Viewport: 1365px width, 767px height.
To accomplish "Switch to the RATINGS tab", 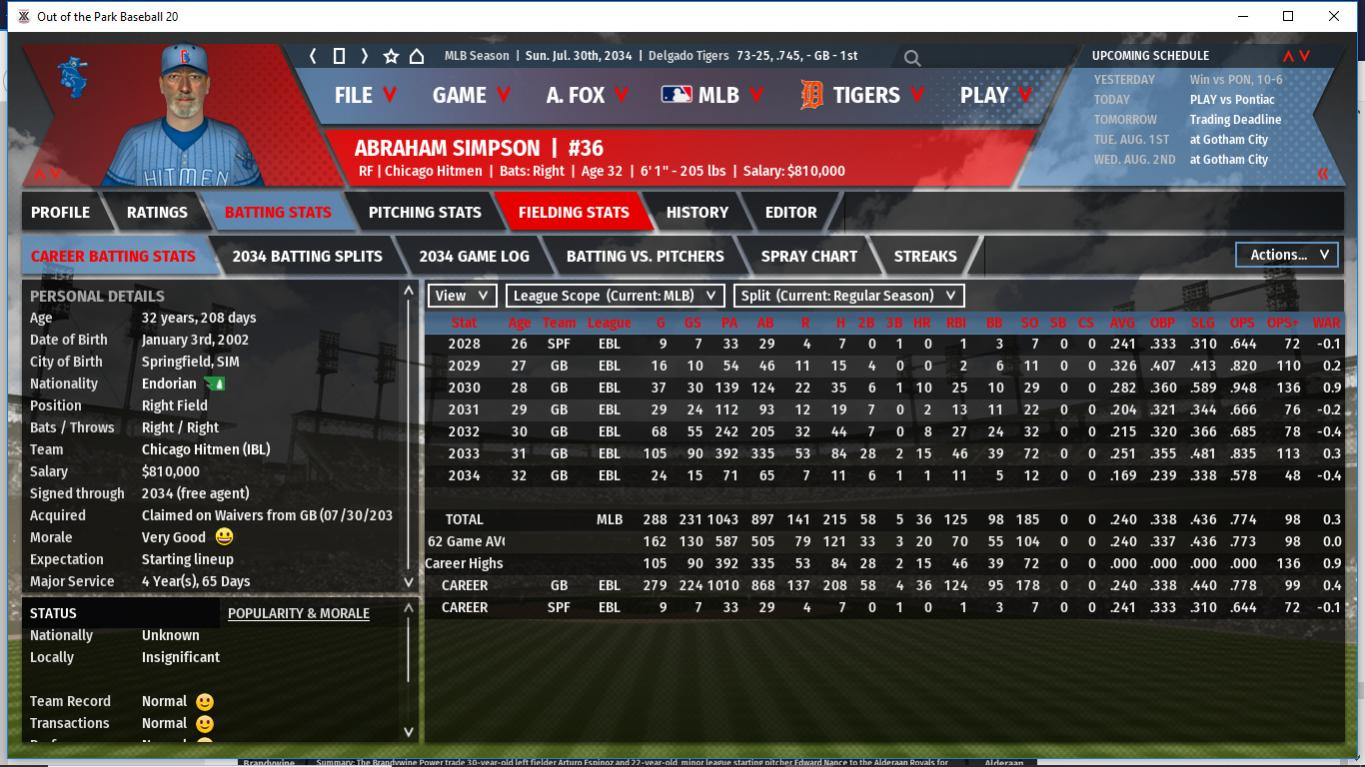I will coord(157,212).
